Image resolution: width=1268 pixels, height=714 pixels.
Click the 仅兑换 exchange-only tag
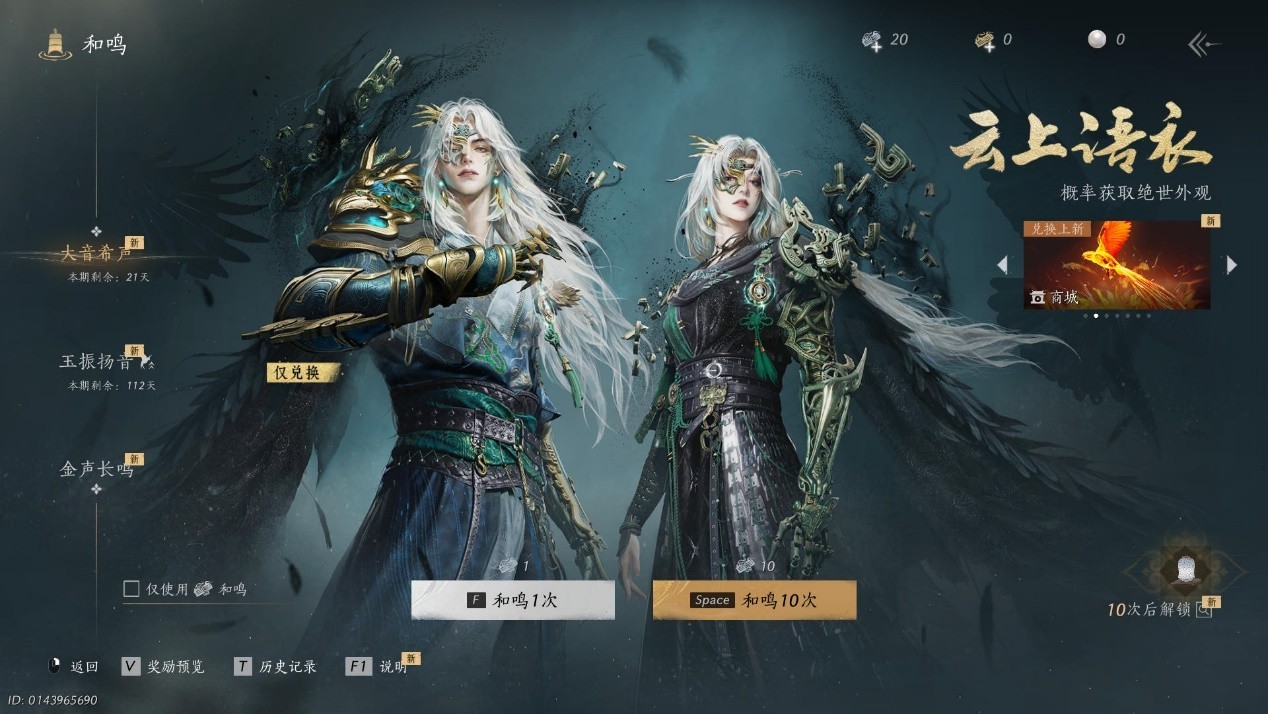pyautogui.click(x=303, y=372)
